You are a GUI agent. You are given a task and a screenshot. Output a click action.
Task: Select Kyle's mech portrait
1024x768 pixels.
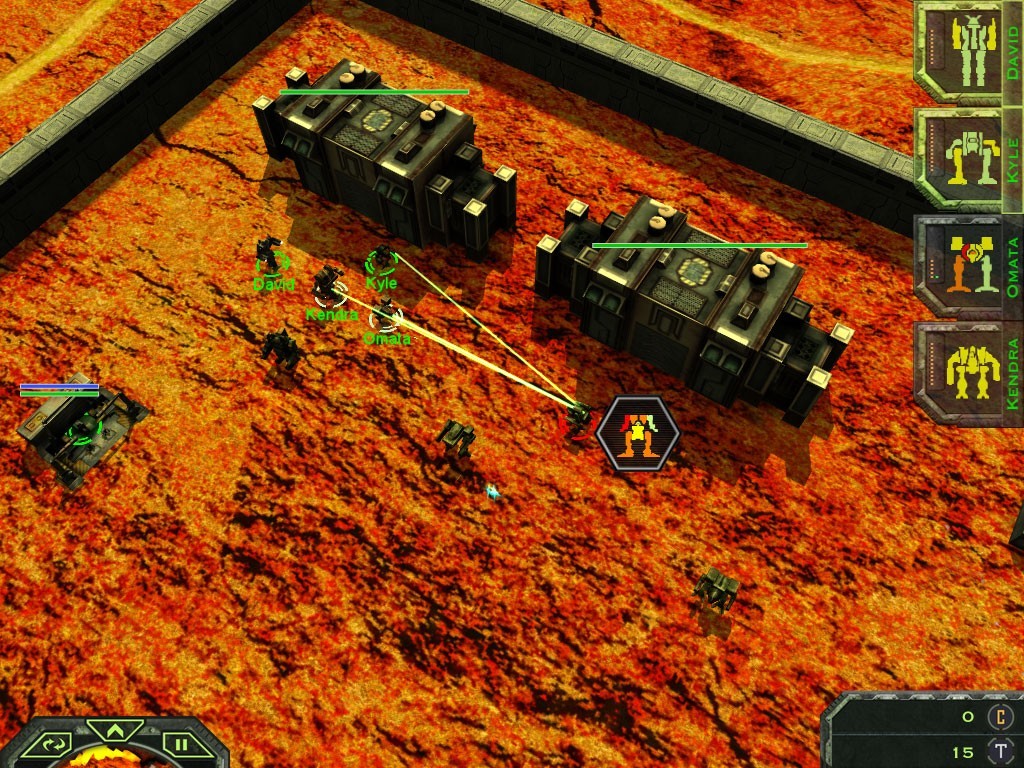pos(959,160)
